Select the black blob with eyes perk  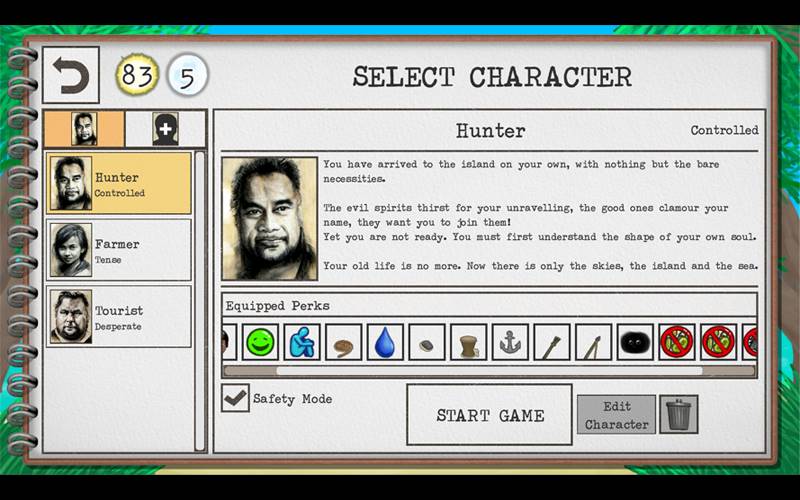(635, 342)
